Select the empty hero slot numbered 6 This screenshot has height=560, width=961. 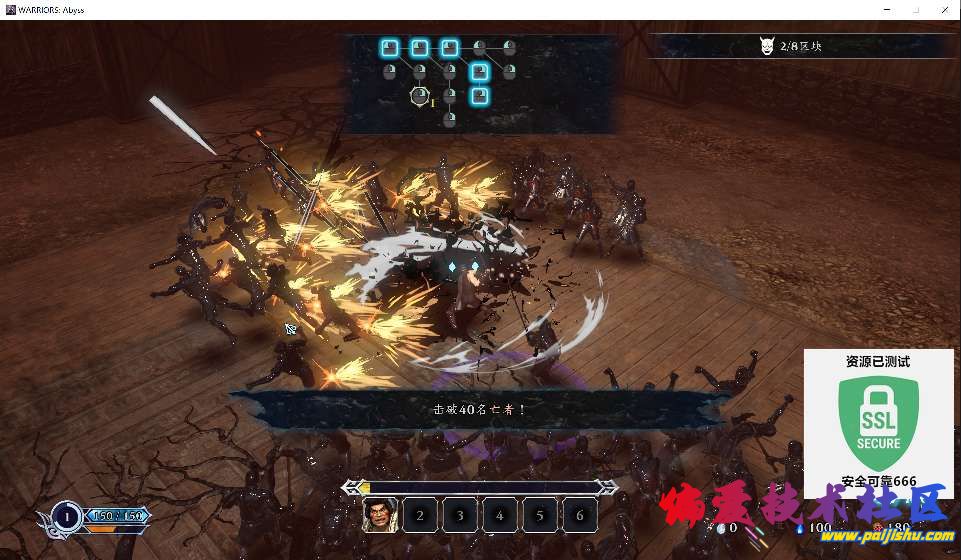(x=580, y=515)
